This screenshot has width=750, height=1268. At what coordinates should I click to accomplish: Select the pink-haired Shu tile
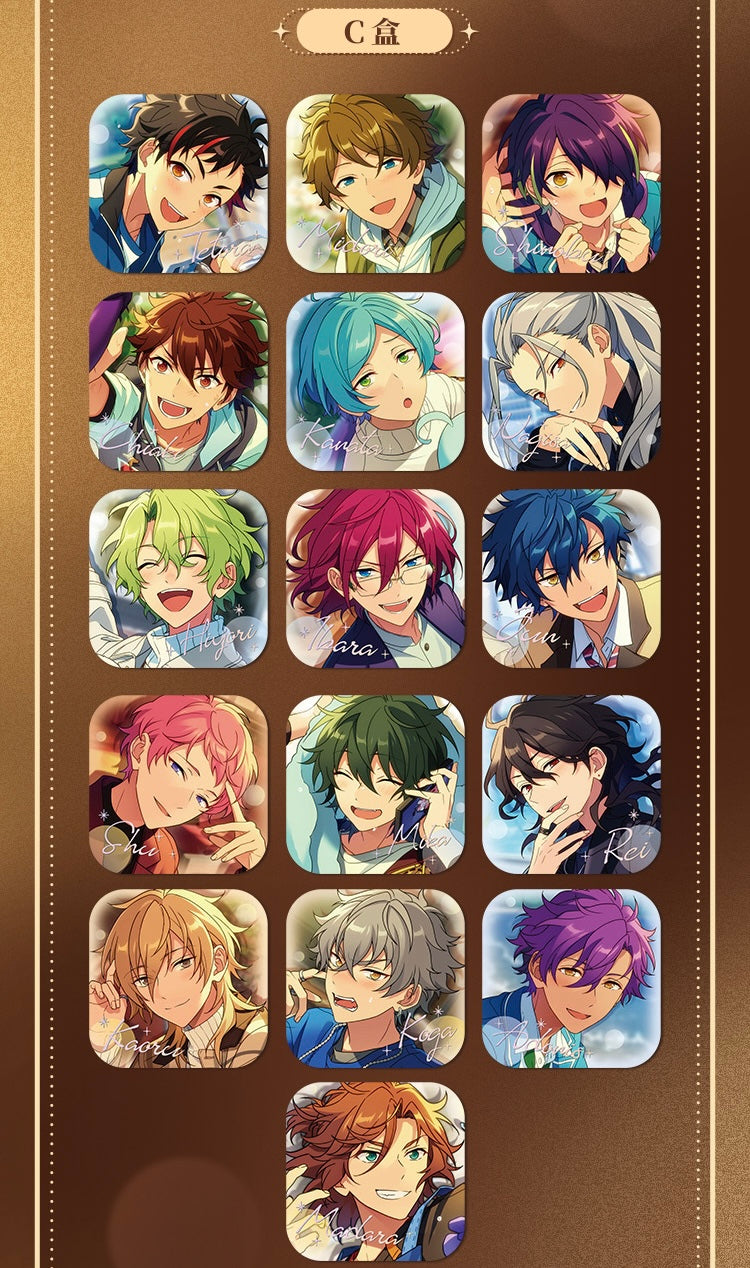(x=178, y=784)
